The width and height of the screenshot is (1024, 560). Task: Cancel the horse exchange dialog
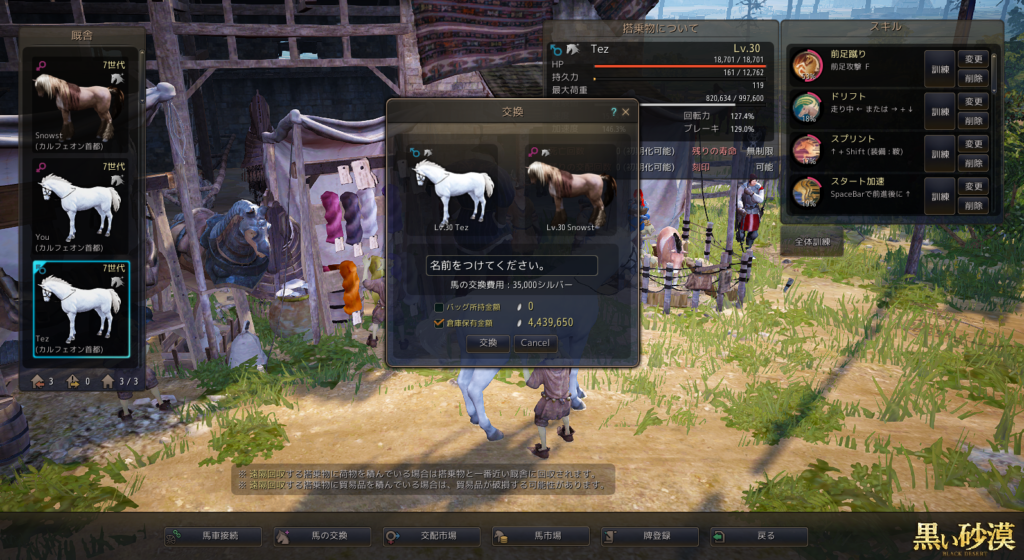pyautogui.click(x=535, y=342)
